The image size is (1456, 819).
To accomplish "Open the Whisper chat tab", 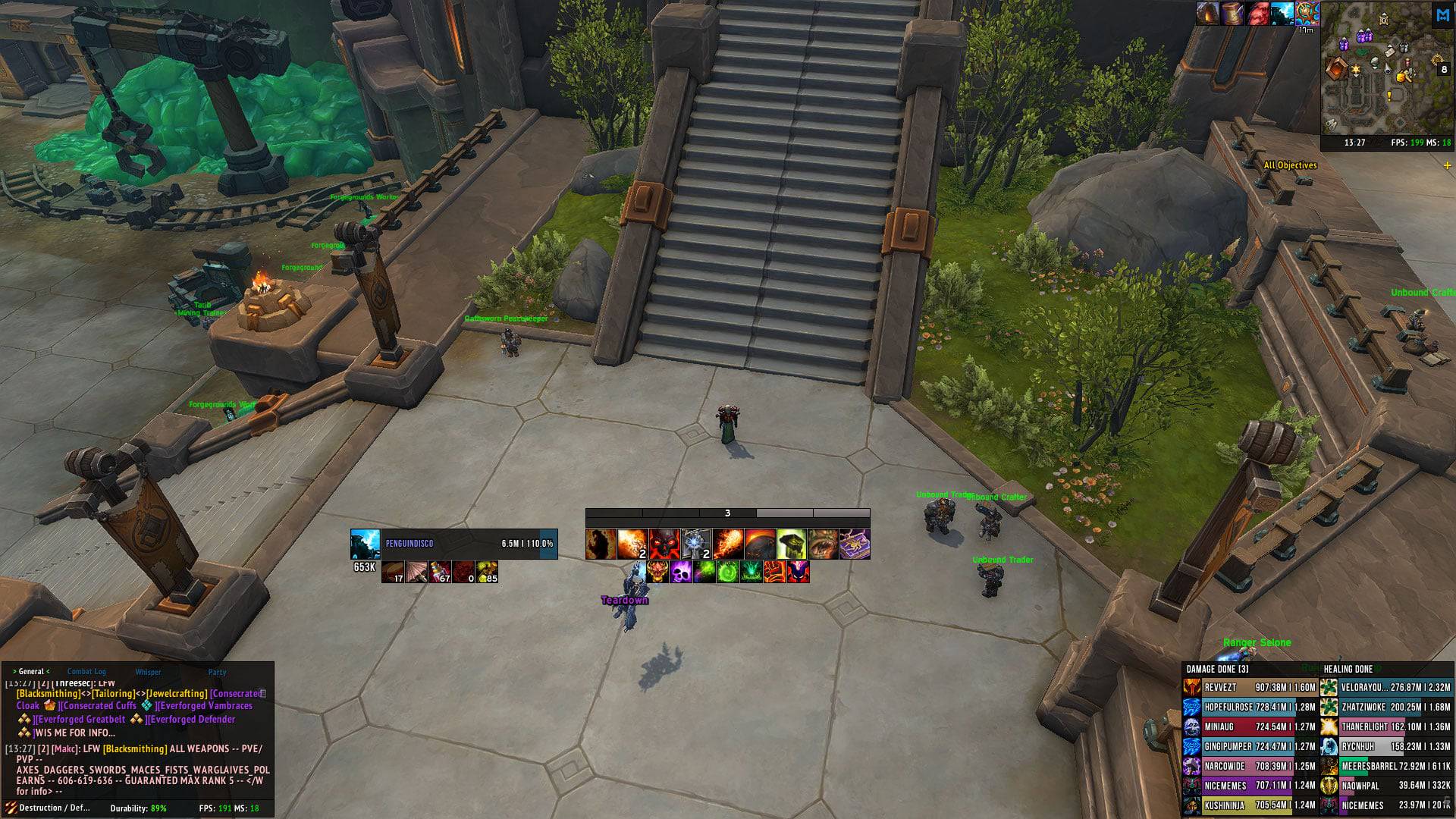I will [148, 672].
